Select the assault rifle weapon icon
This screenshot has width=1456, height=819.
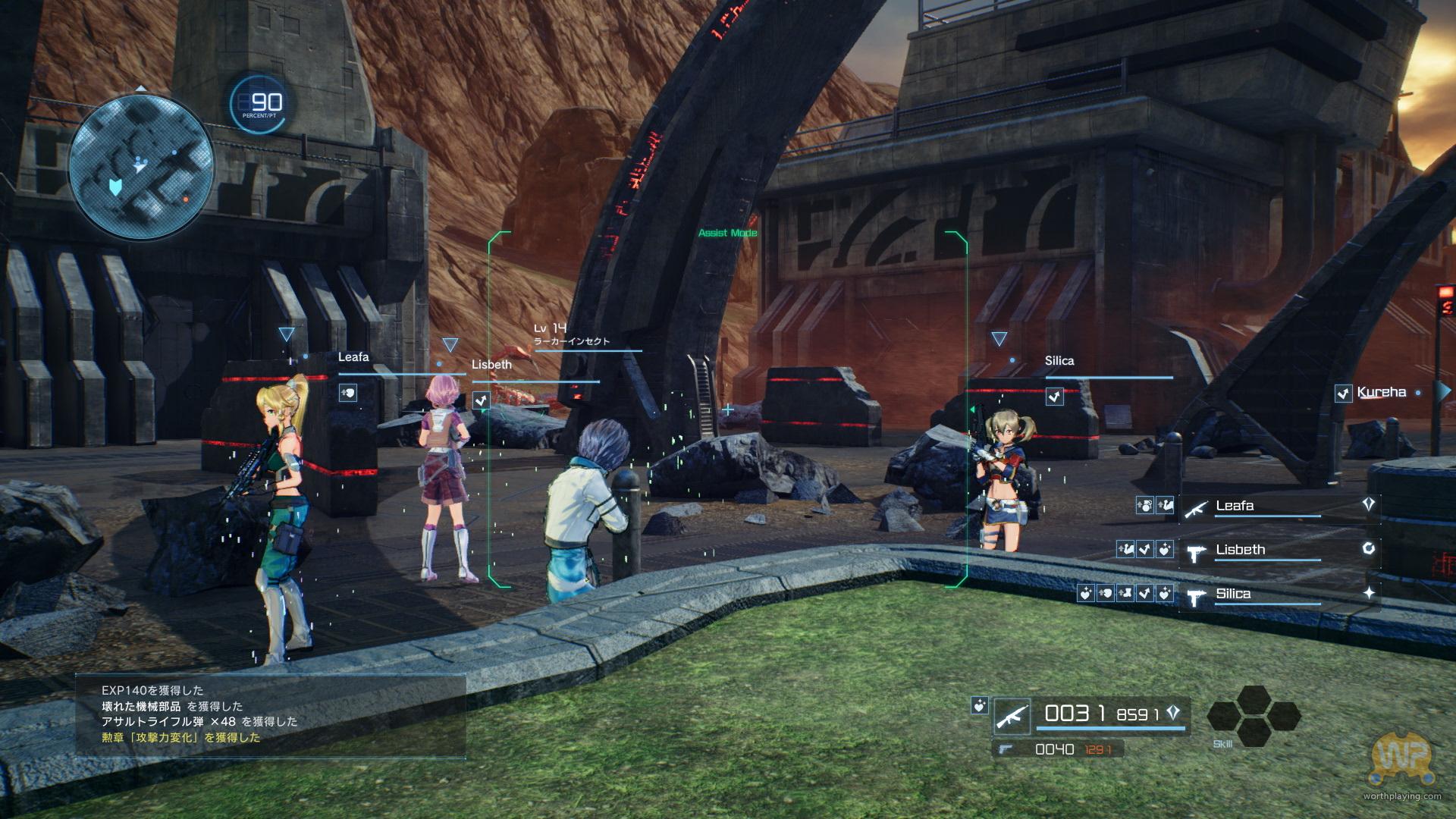pos(1012,717)
